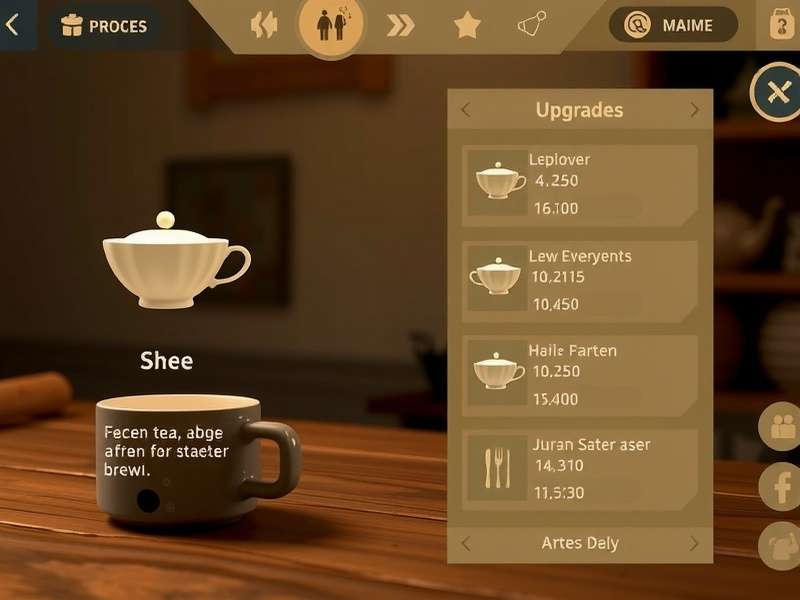Select the bell icon in top bar
The image size is (800, 600).
point(532,24)
